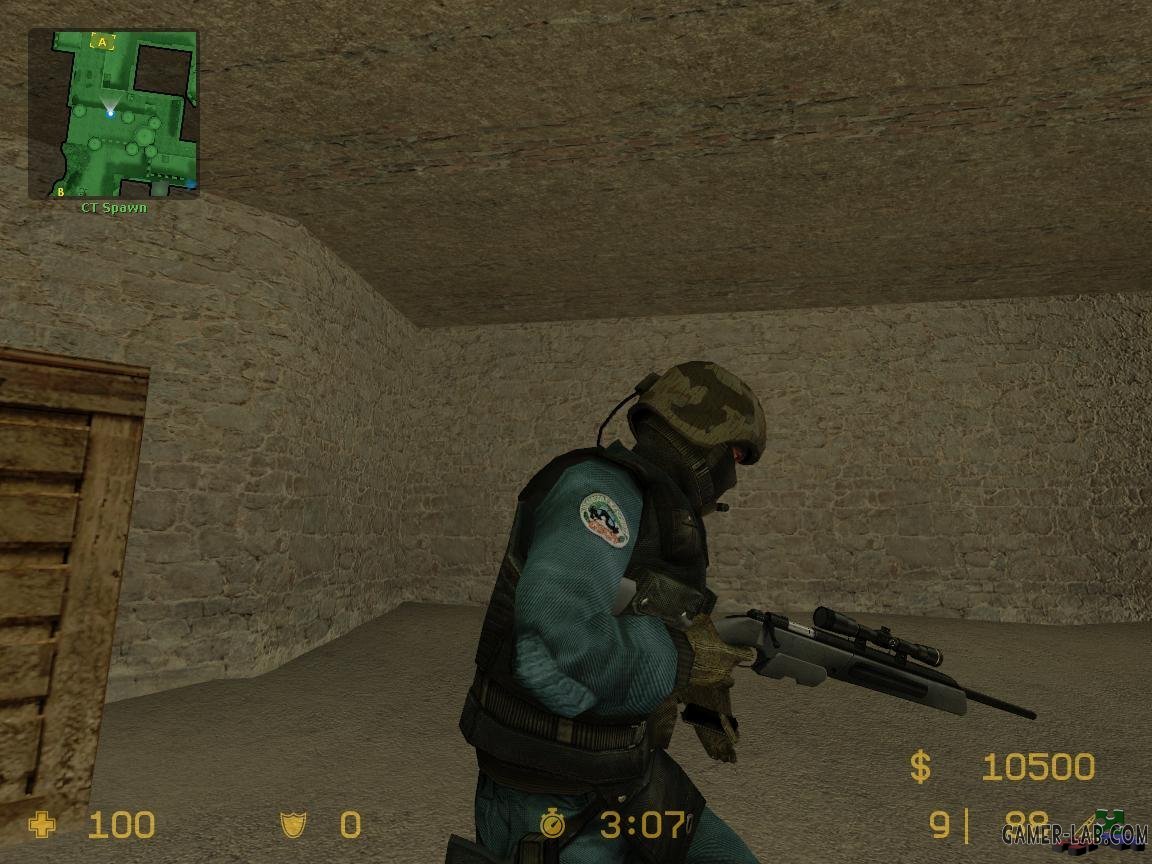This screenshot has width=1152, height=864.
Task: Click the round timer stopwatch icon
Action: click(x=552, y=825)
